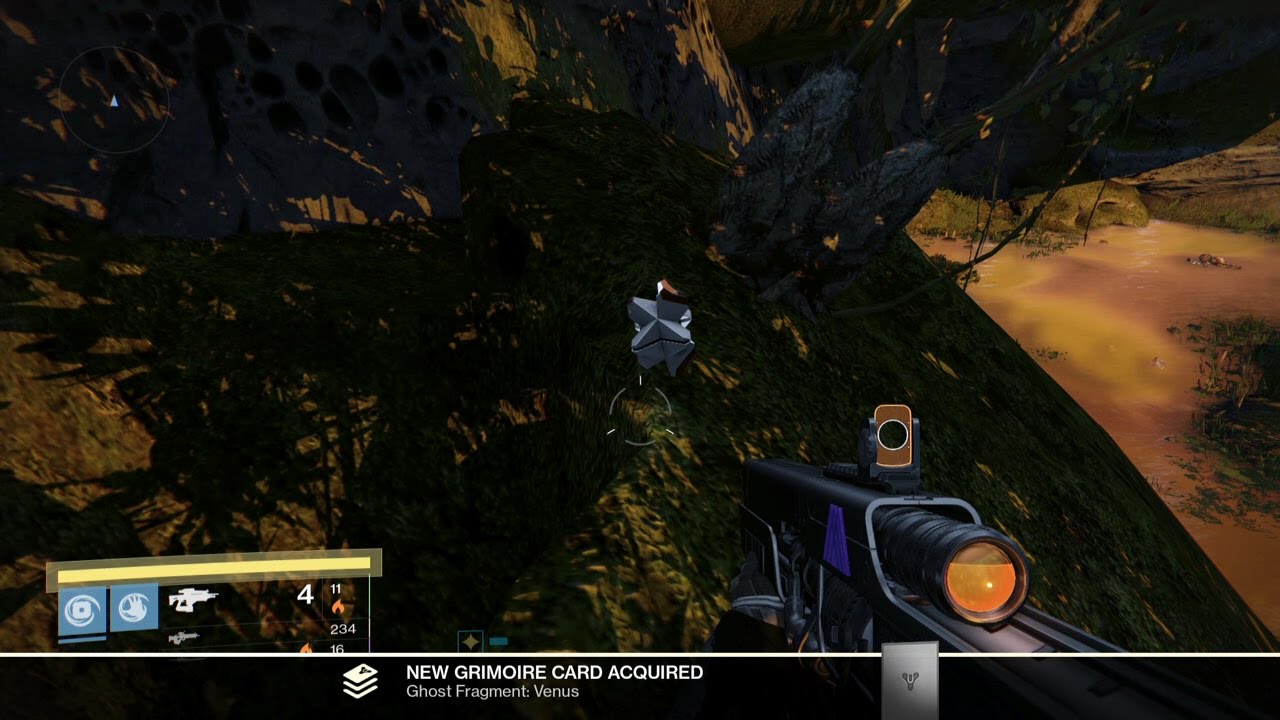This screenshot has width=1280, height=720.
Task: Choose the equipped primary weapon icon
Action: pos(193,599)
